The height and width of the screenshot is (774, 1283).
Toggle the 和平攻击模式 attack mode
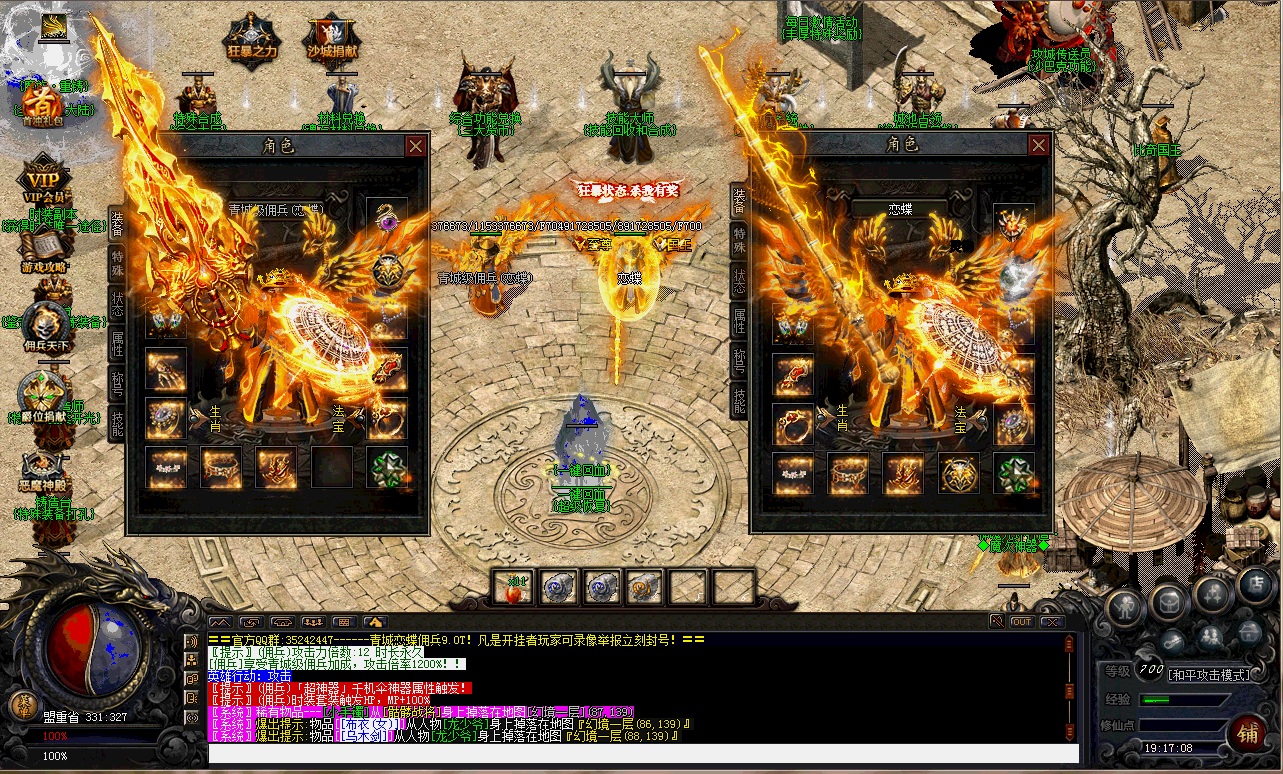coord(1210,674)
